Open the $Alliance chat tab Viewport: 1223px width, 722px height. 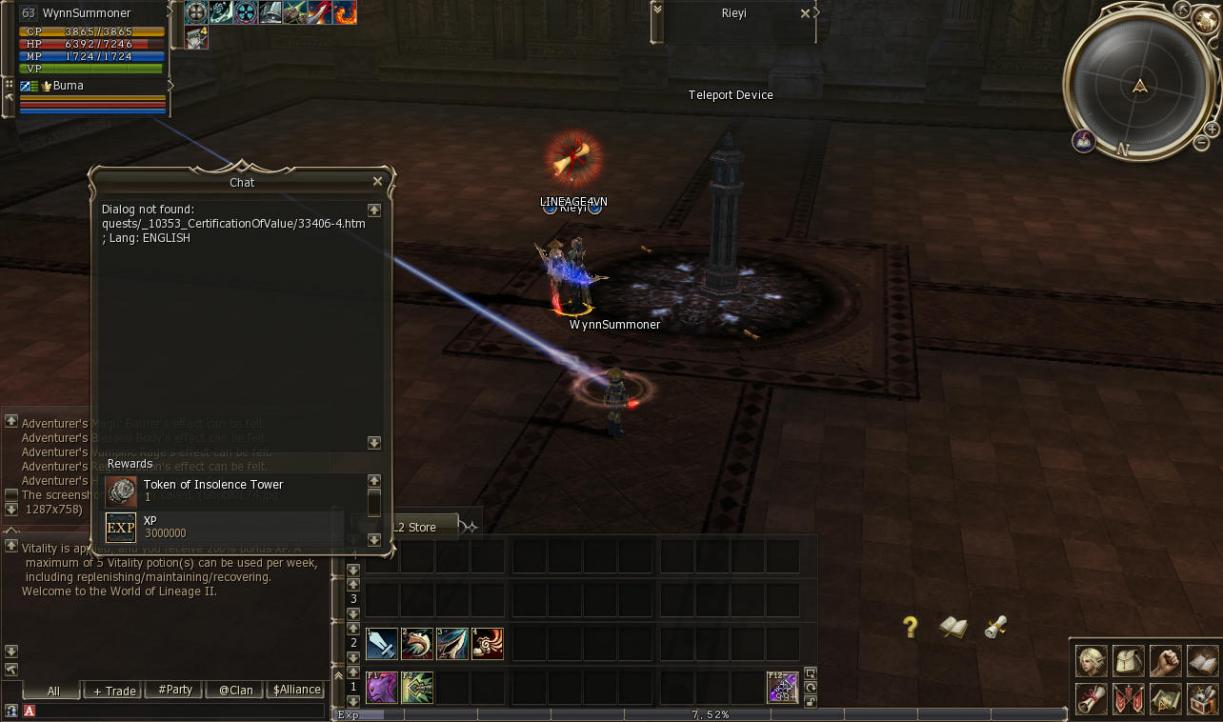[298, 690]
